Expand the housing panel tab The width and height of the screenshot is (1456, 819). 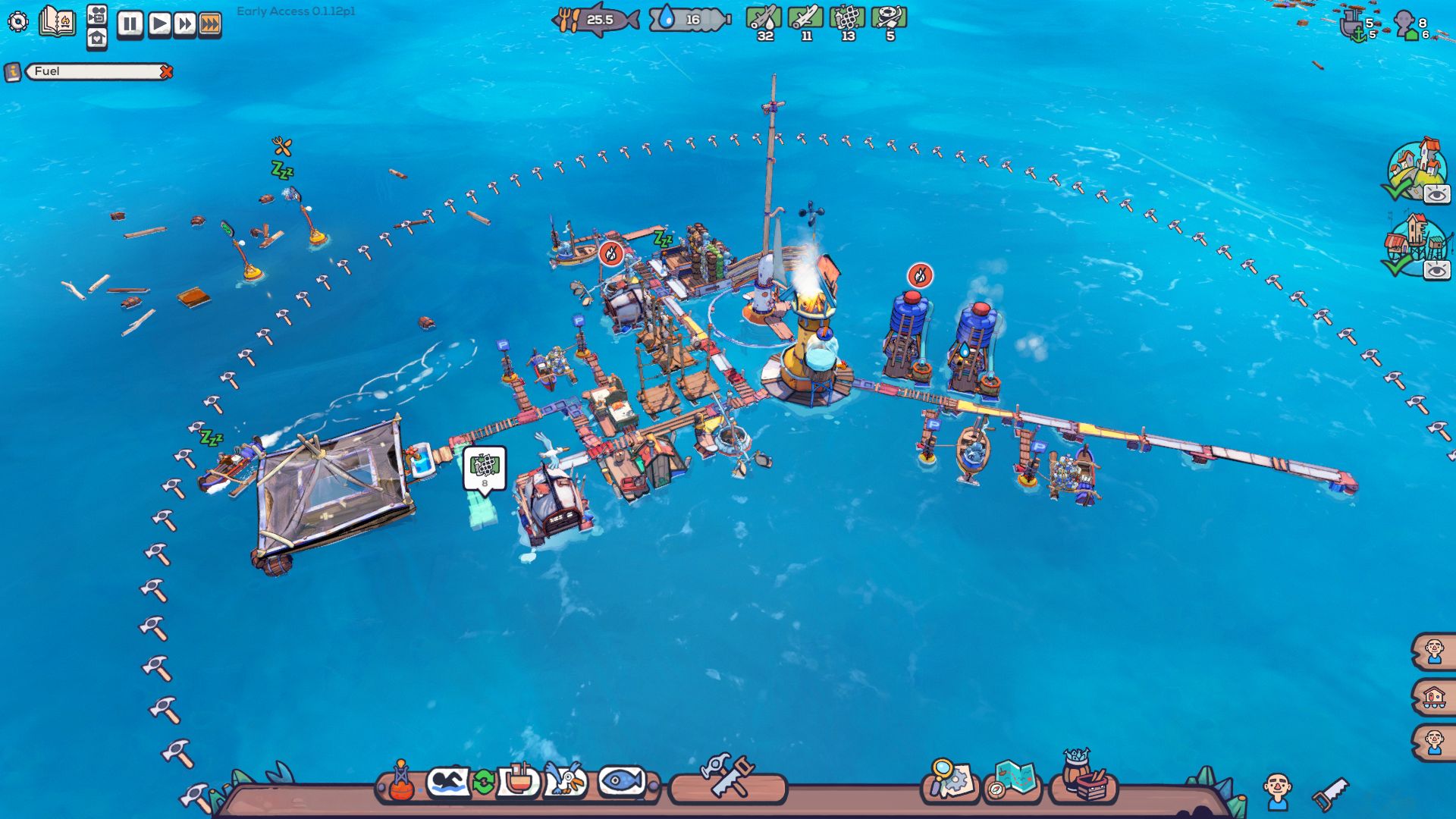(1436, 697)
